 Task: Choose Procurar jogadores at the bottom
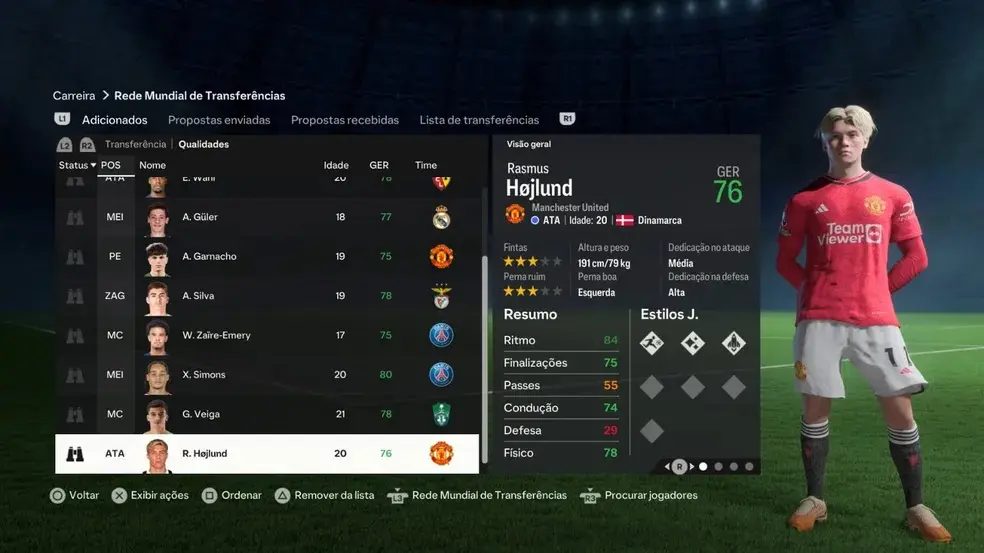coord(640,495)
